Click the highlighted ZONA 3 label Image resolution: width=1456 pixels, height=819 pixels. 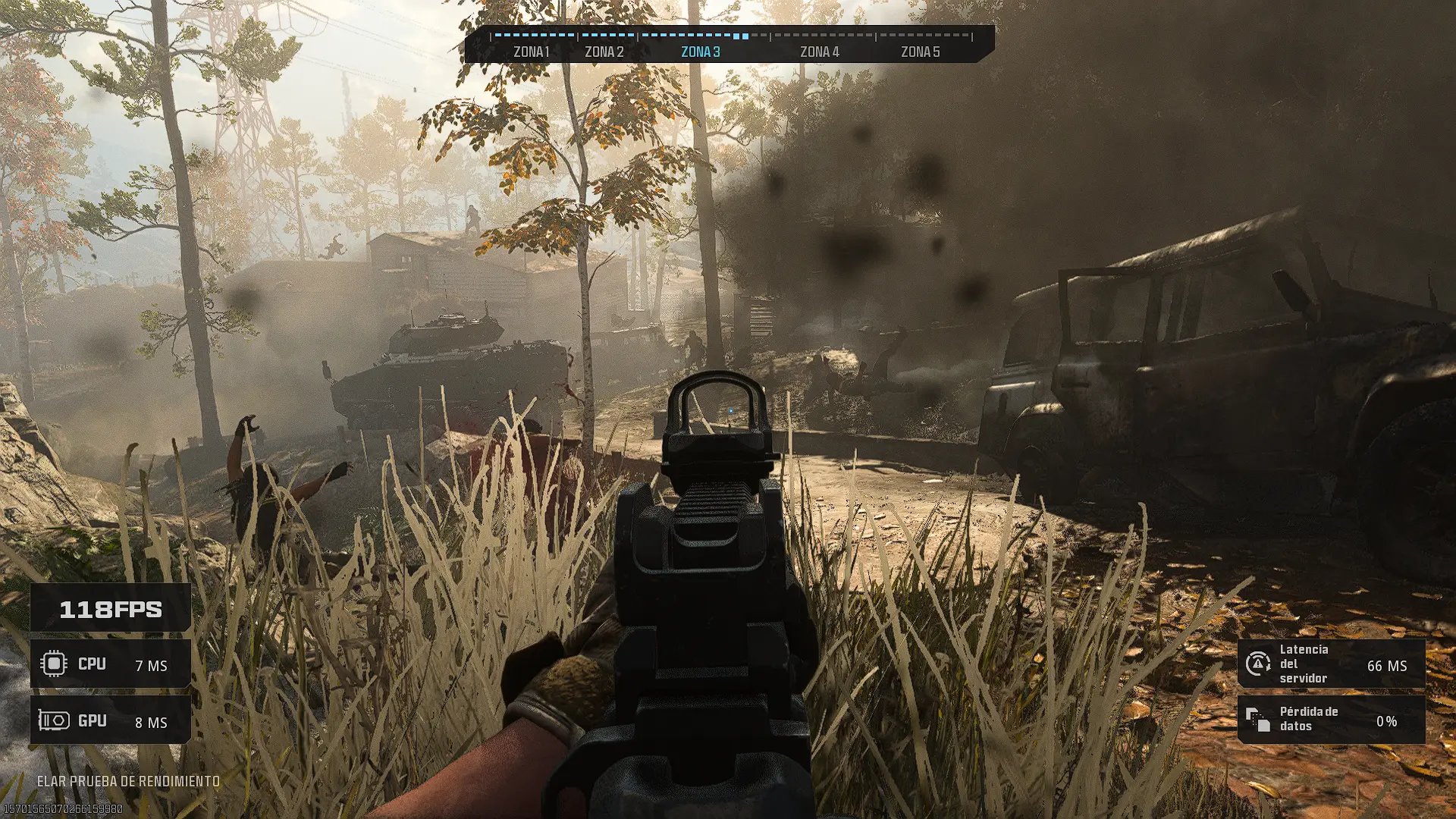coord(700,52)
